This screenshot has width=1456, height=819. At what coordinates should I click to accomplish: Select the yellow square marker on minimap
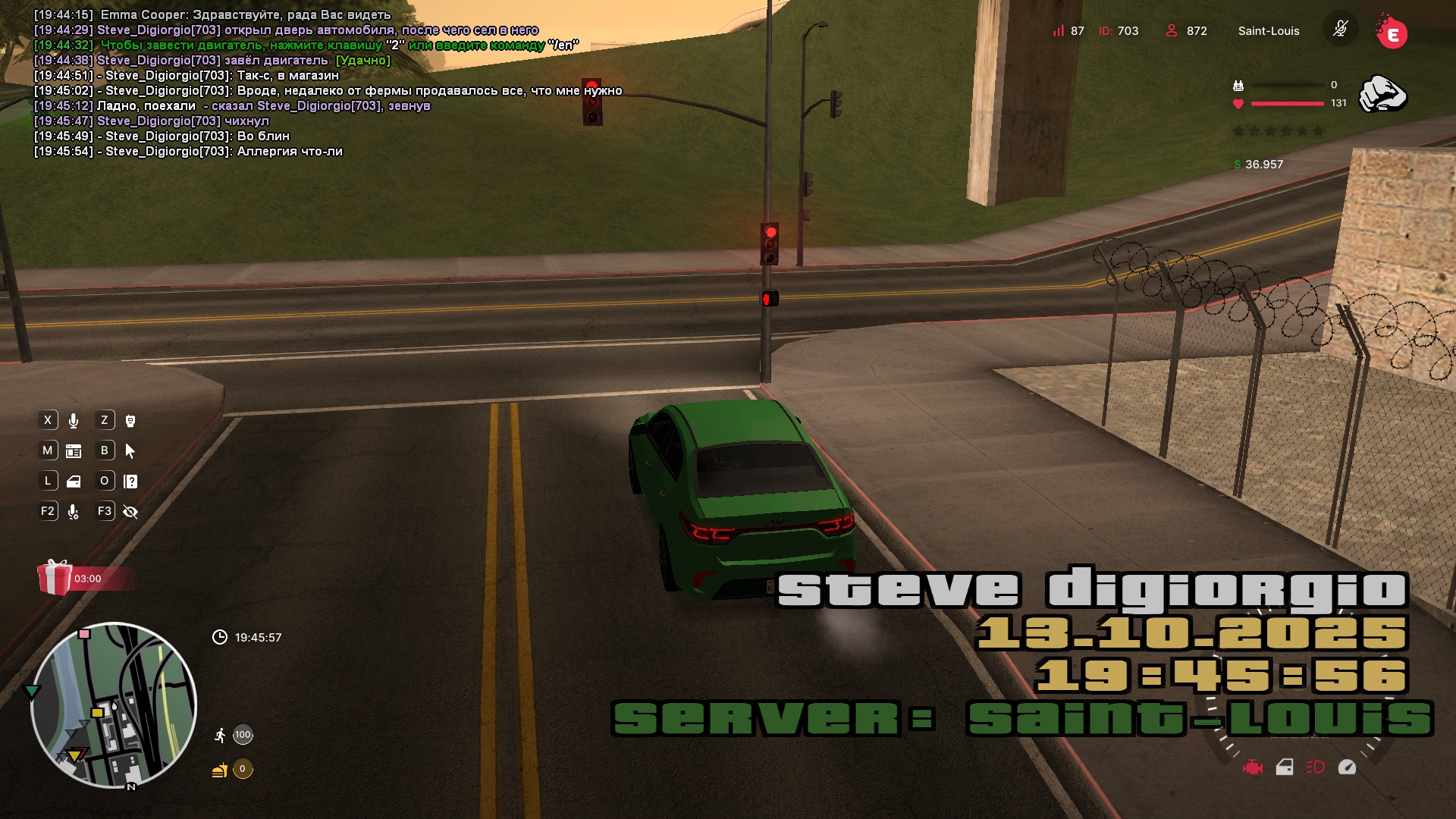click(x=97, y=713)
